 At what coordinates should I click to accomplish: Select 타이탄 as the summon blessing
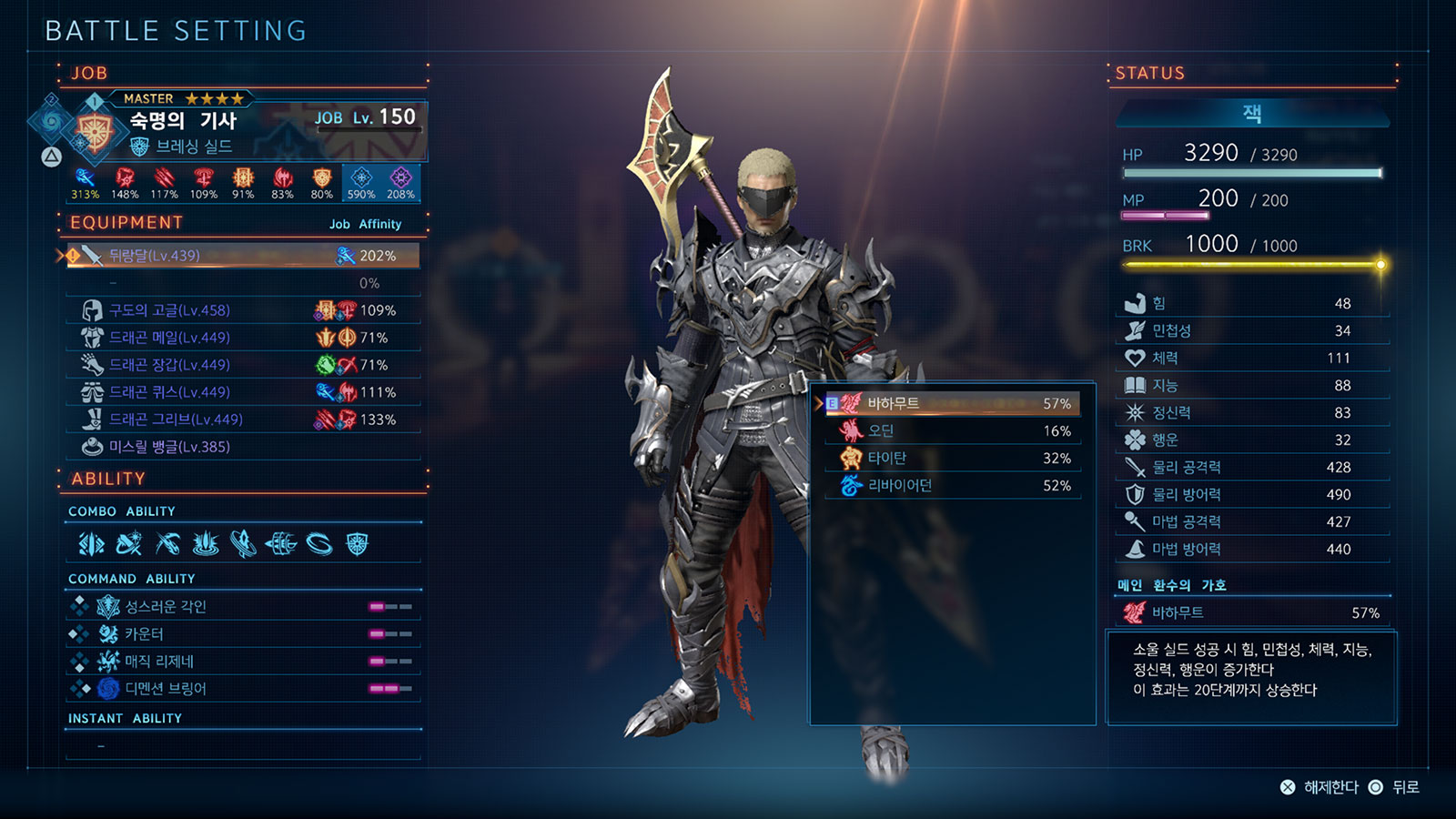pos(953,458)
